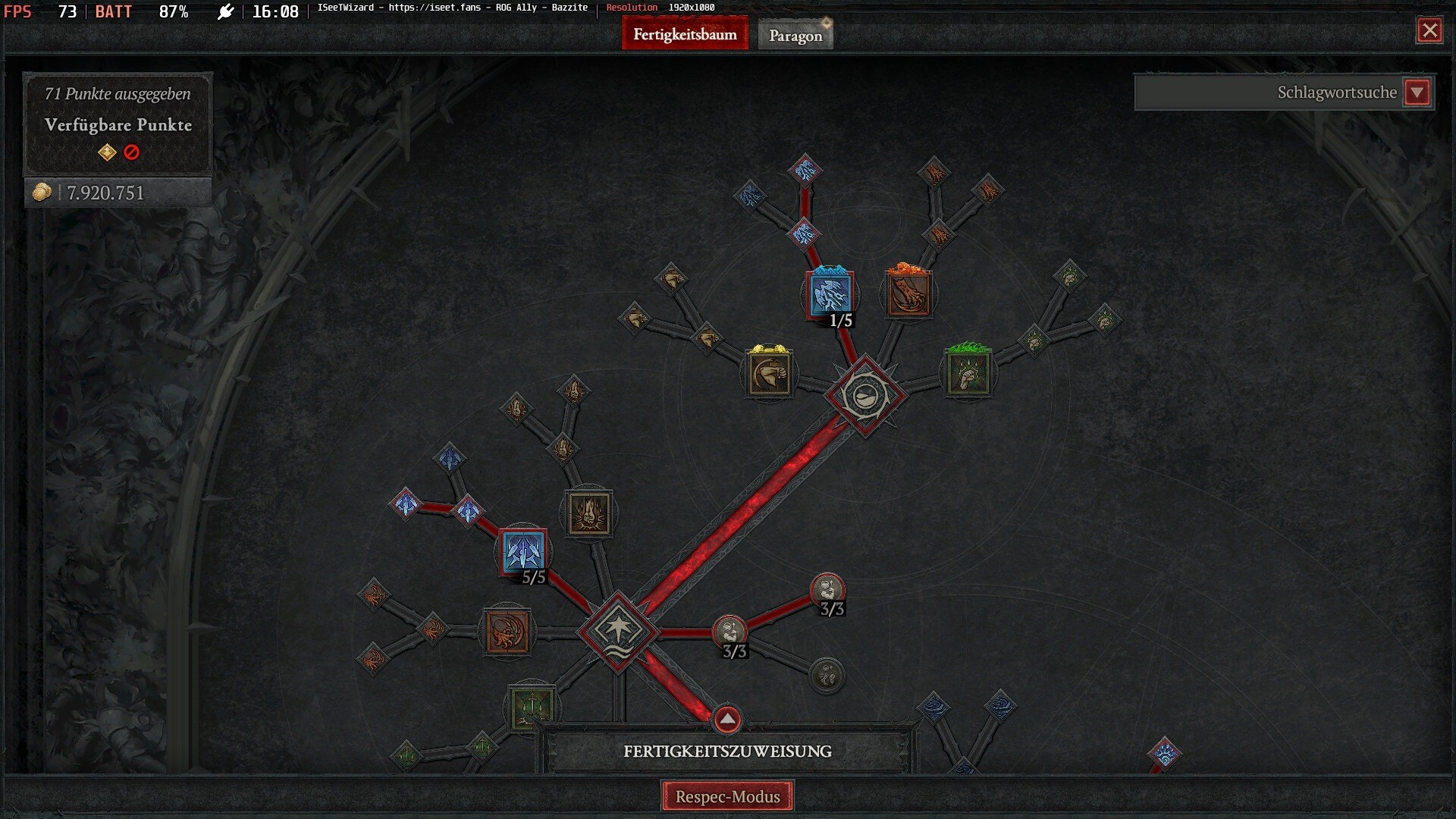Choose the orange square creature skill node
Image resolution: width=1456 pixels, height=819 pixels.
[x=507, y=631]
